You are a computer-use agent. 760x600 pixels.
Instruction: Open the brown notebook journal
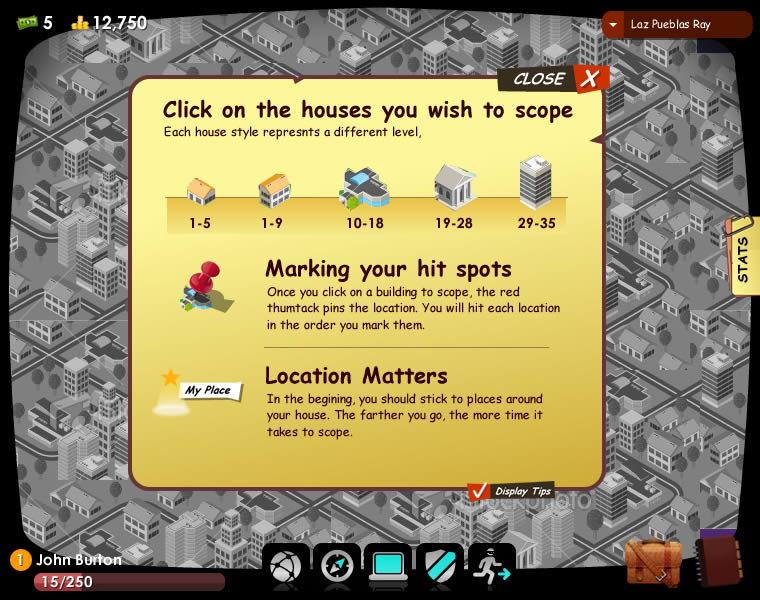pos(717,560)
